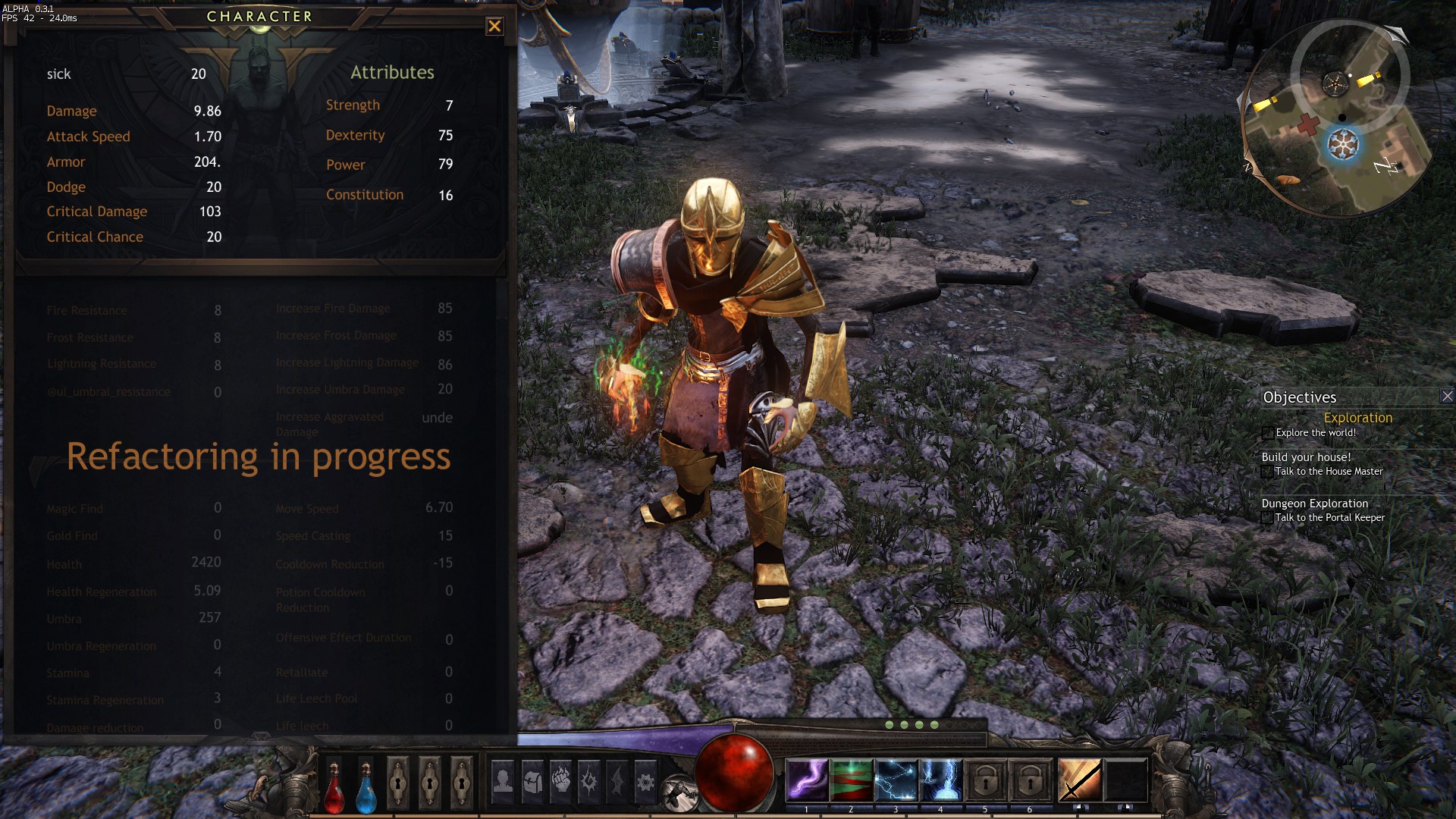Toggle Talk to the House Master checkbox
The height and width of the screenshot is (819, 1456).
pos(1266,472)
